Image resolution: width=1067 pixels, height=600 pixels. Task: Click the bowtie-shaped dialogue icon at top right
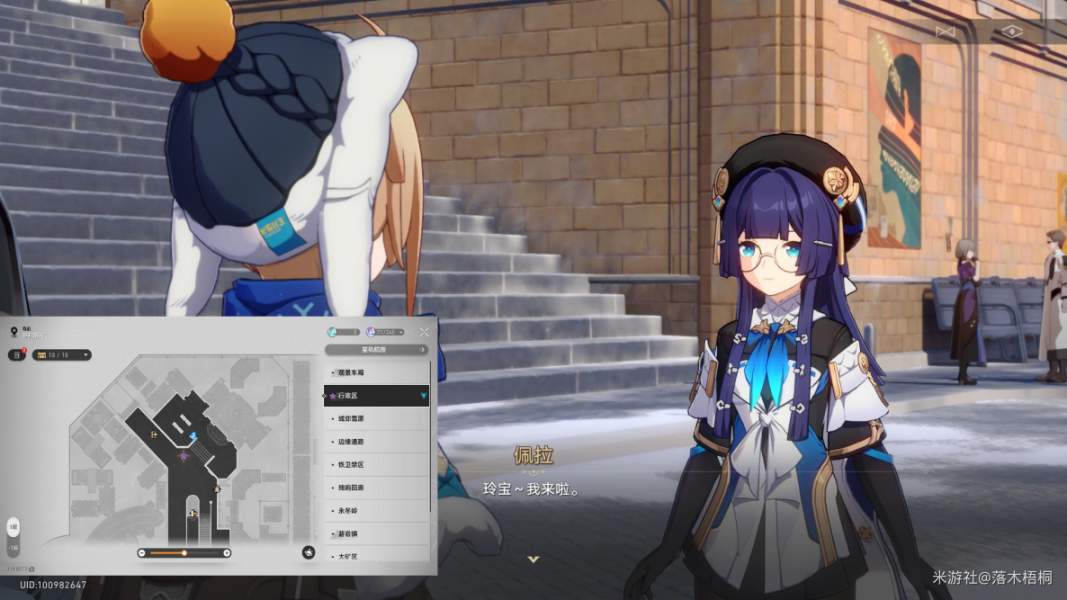945,32
